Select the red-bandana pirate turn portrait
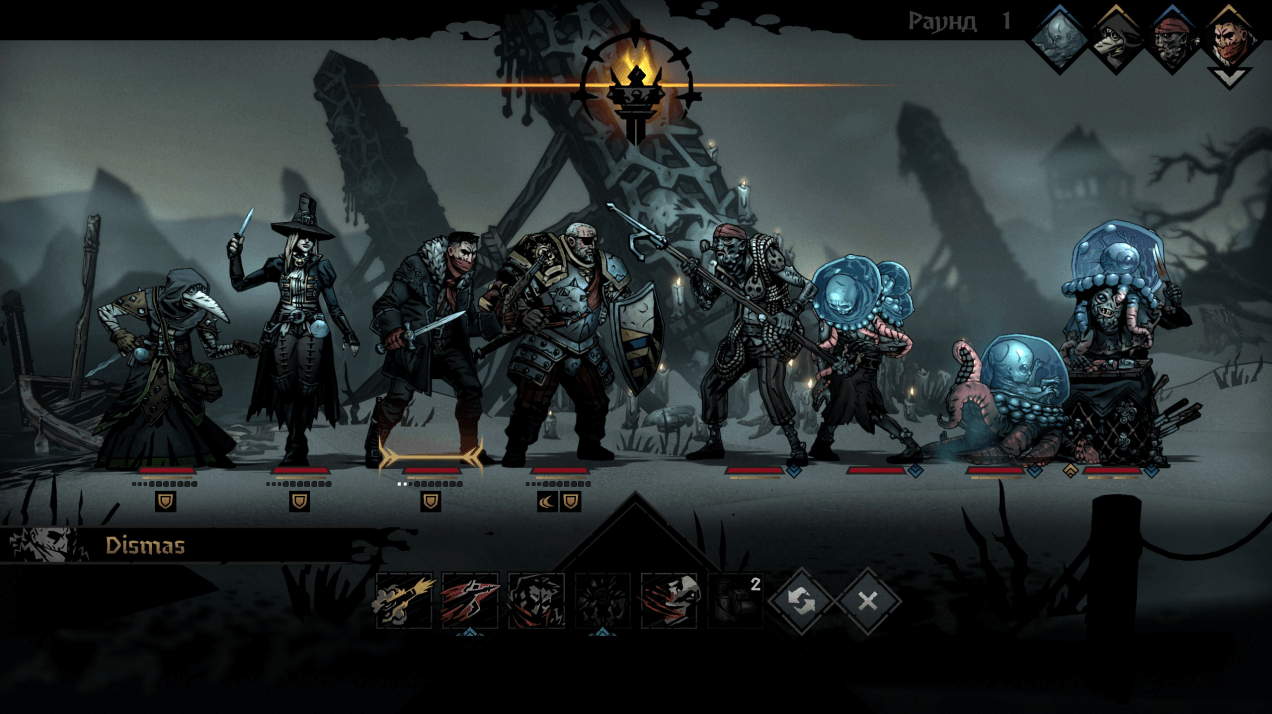Viewport: 1272px width, 714px height. tap(1173, 40)
